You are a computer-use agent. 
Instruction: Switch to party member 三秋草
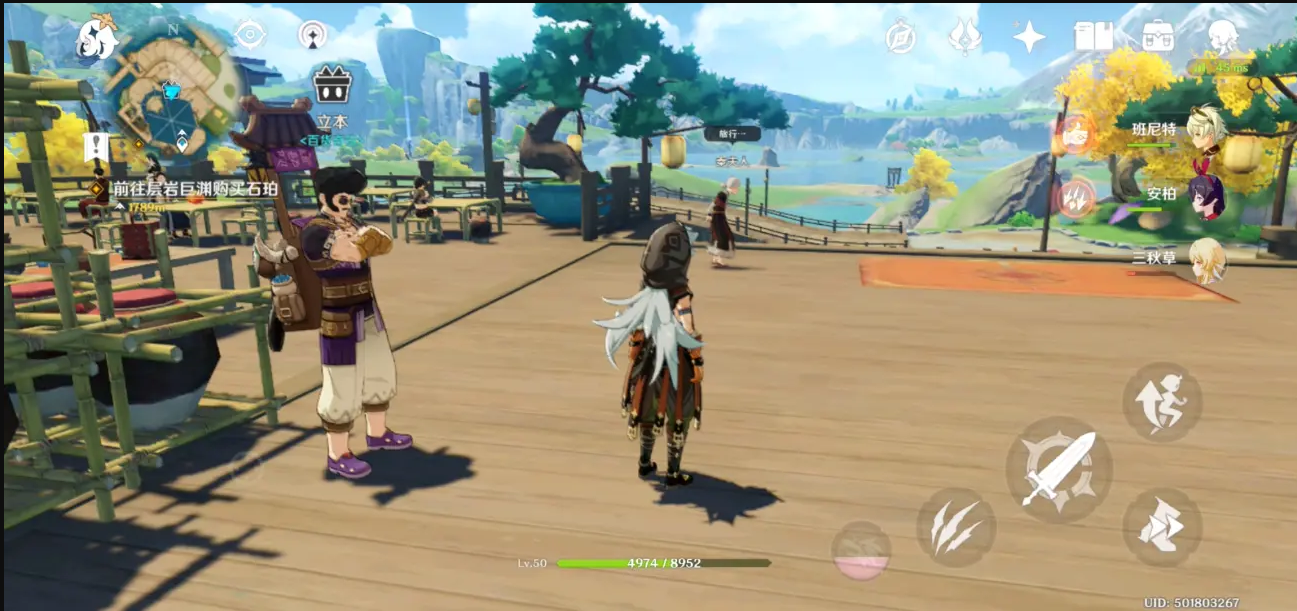point(1206,258)
